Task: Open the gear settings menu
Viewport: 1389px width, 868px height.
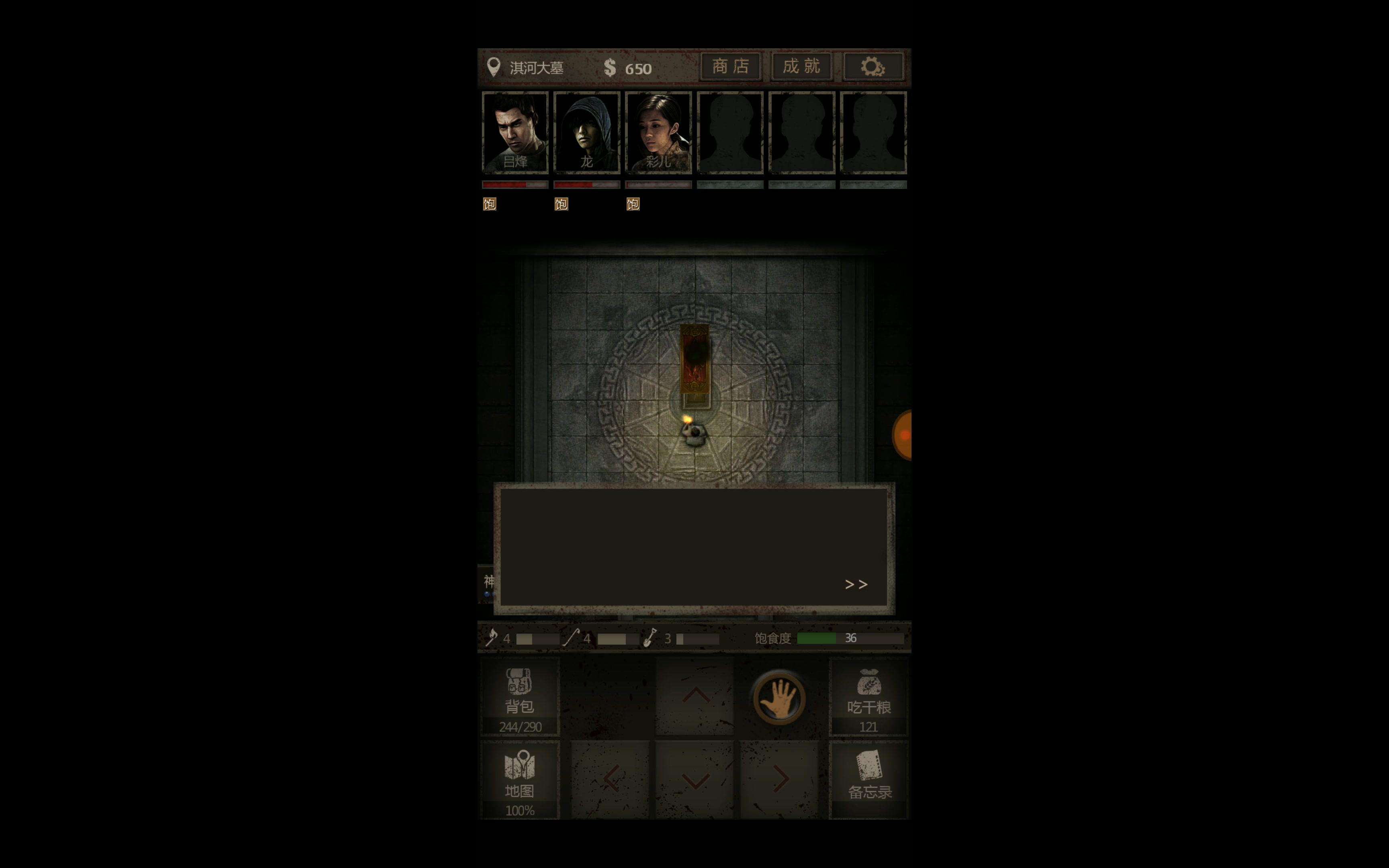Action: coord(873,67)
